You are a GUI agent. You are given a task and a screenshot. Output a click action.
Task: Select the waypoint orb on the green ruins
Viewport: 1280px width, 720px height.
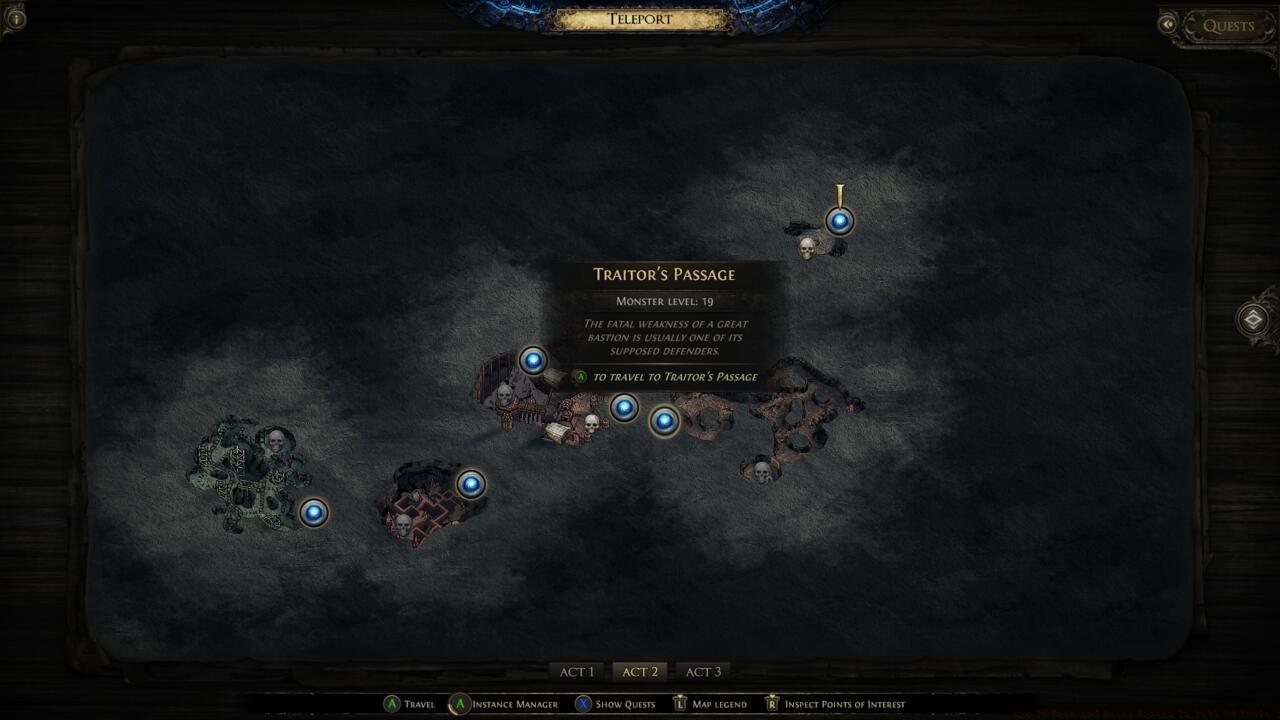(315, 511)
